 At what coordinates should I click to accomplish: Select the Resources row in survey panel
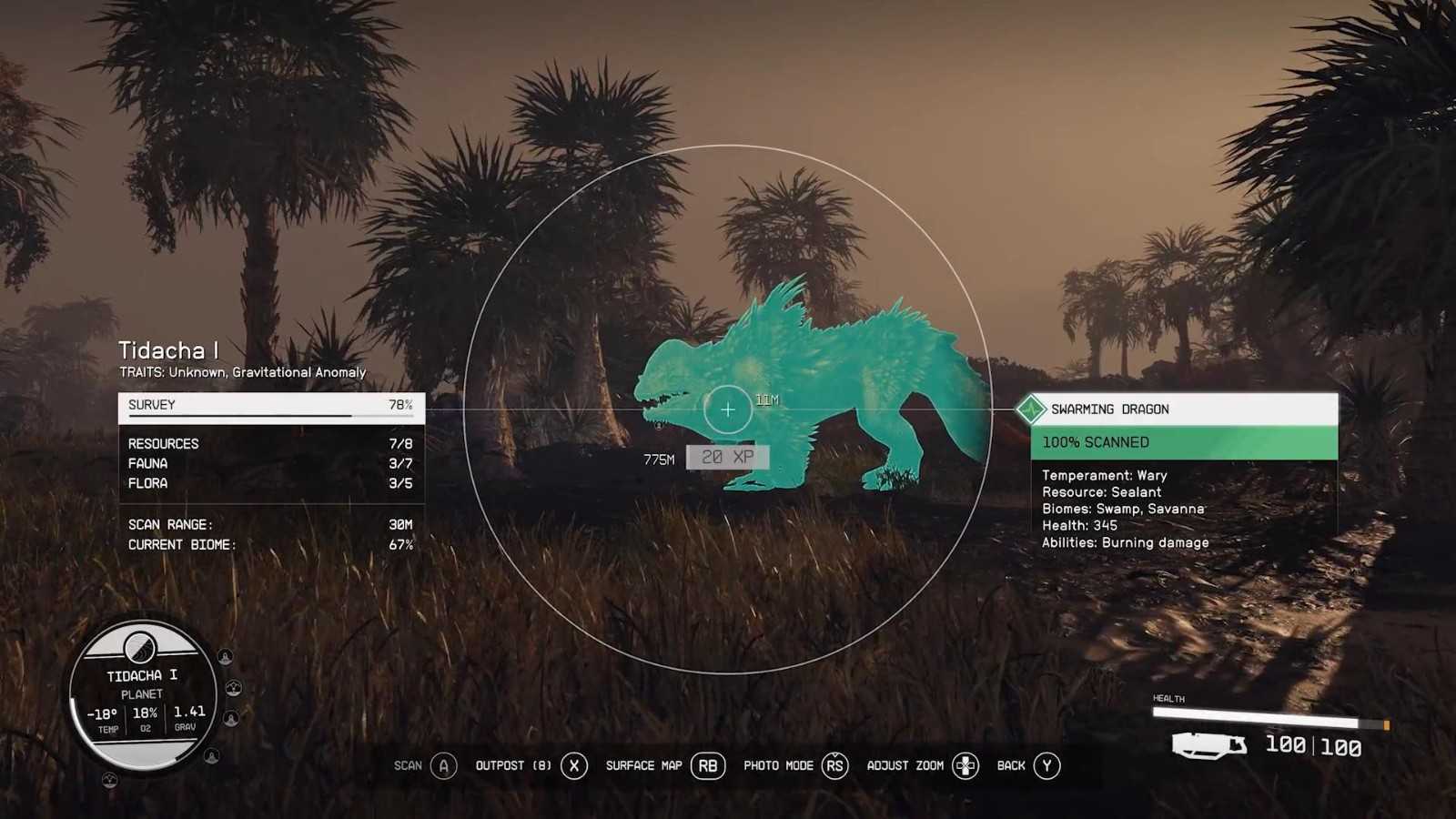270,444
